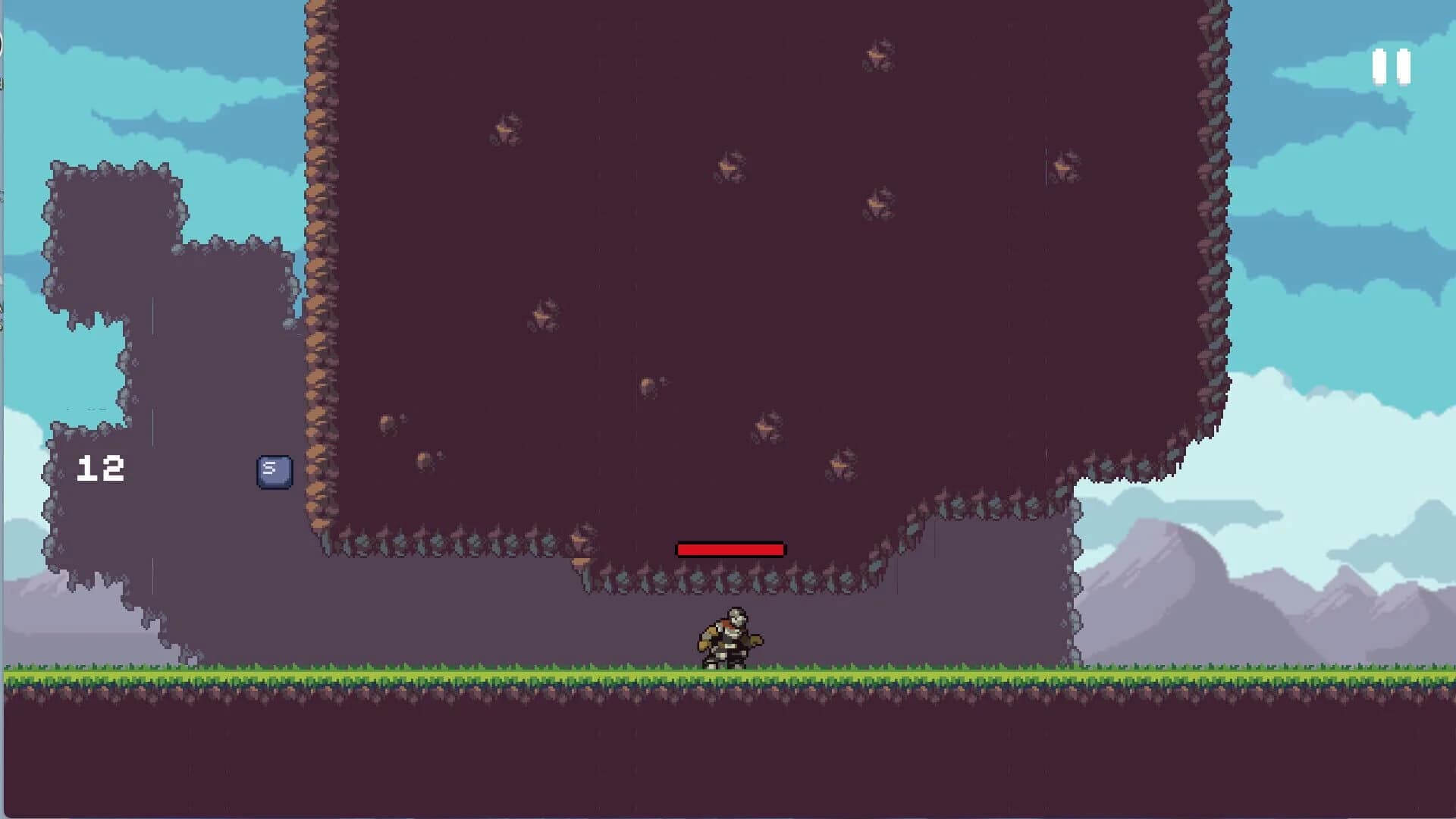Image resolution: width=1456 pixels, height=819 pixels.
Task: Click the red enemy health bar
Action: pyautogui.click(x=730, y=548)
